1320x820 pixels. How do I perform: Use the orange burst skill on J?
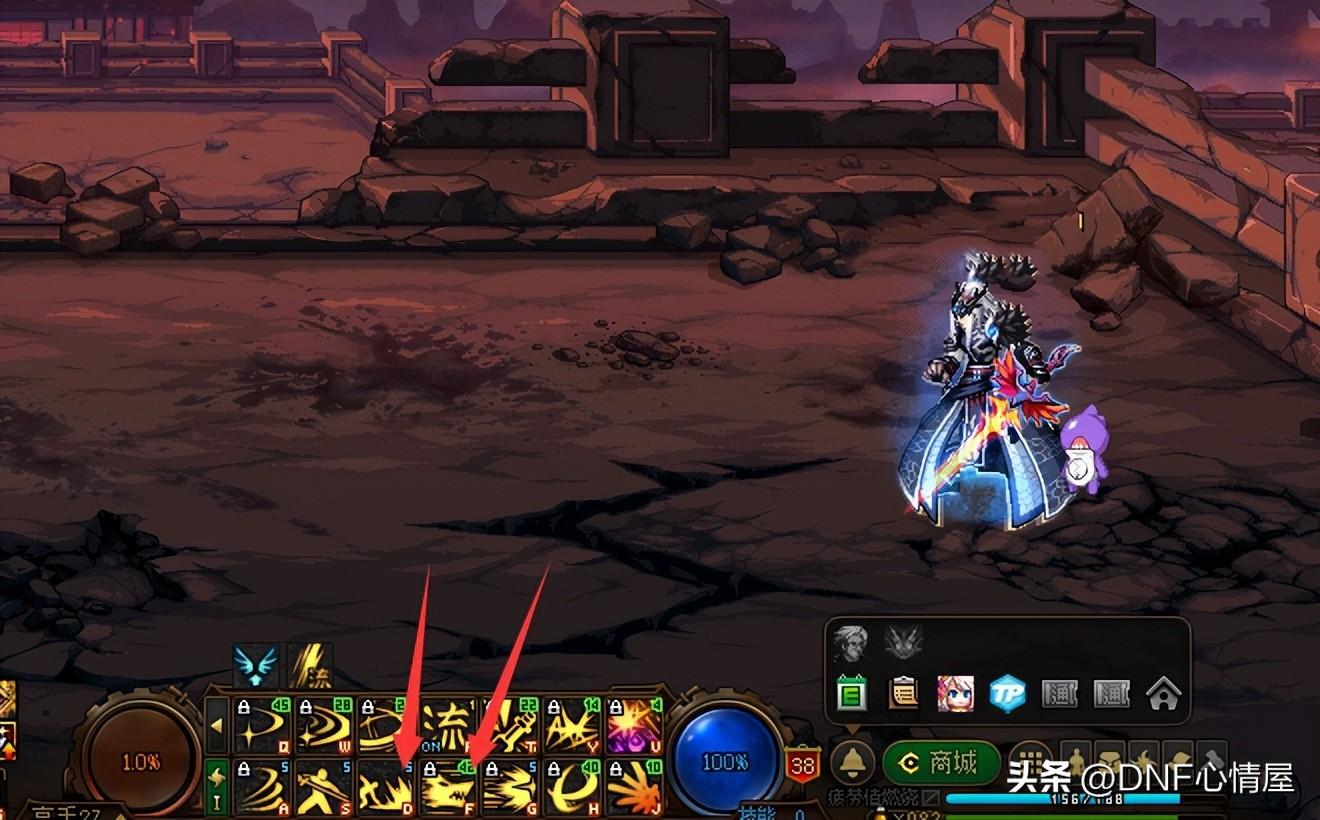point(635,787)
